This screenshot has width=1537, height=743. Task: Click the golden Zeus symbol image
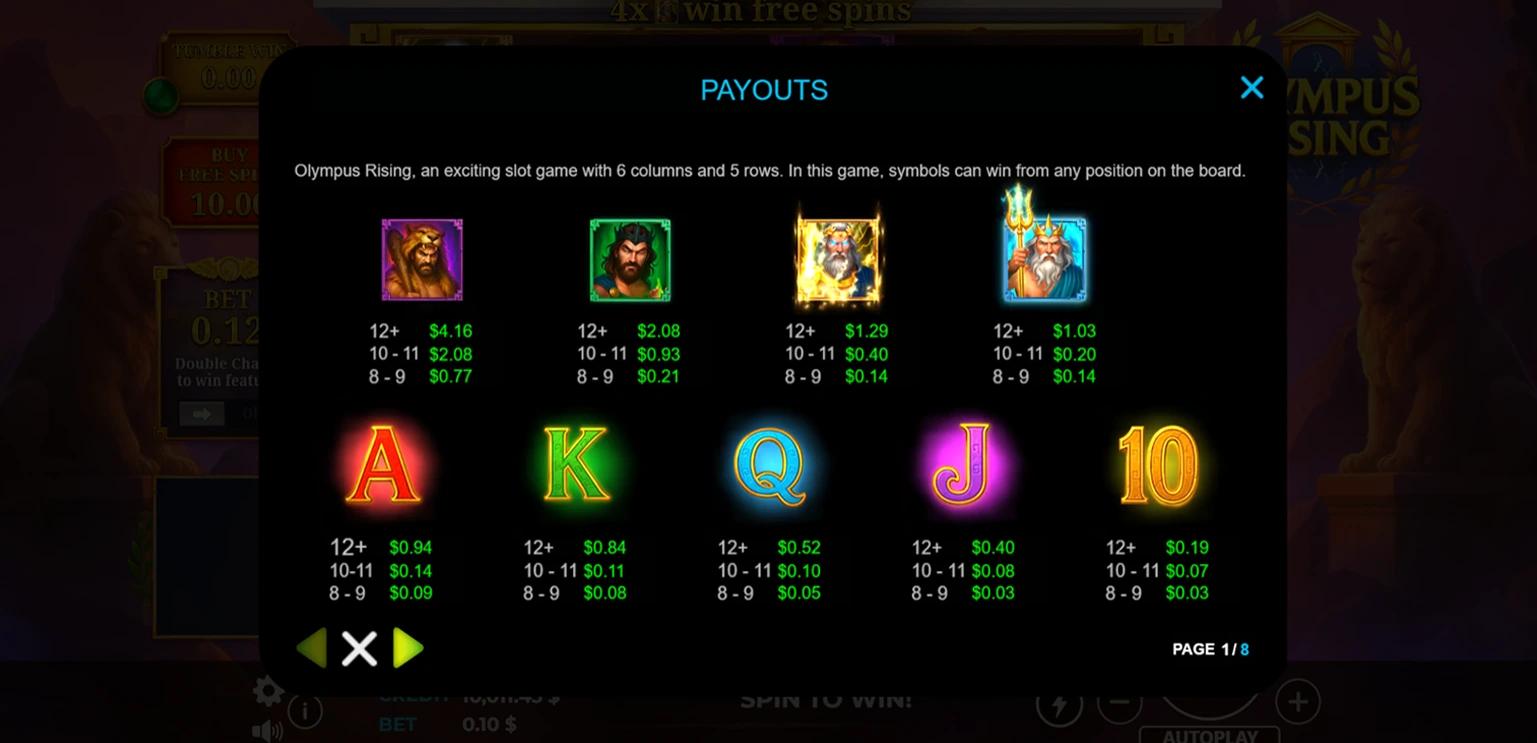(x=838, y=258)
